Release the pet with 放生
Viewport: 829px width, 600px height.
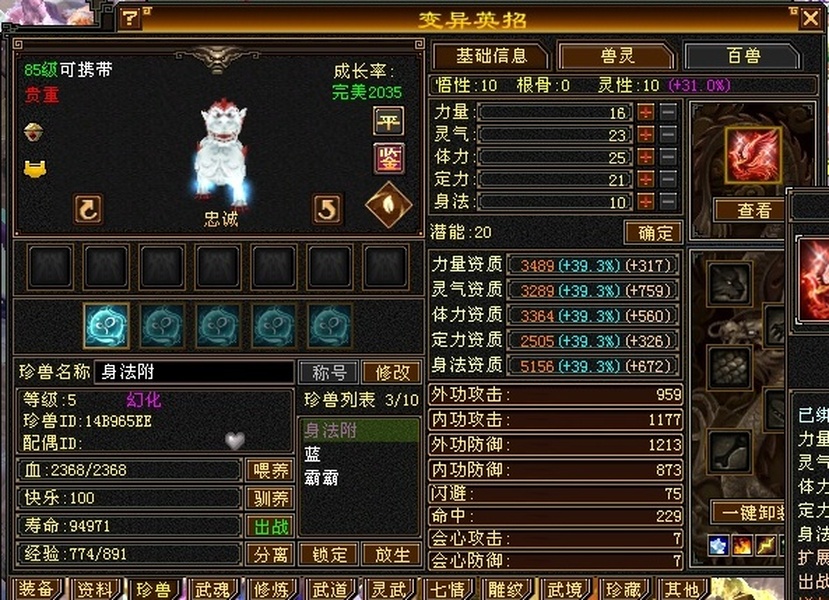(391, 554)
